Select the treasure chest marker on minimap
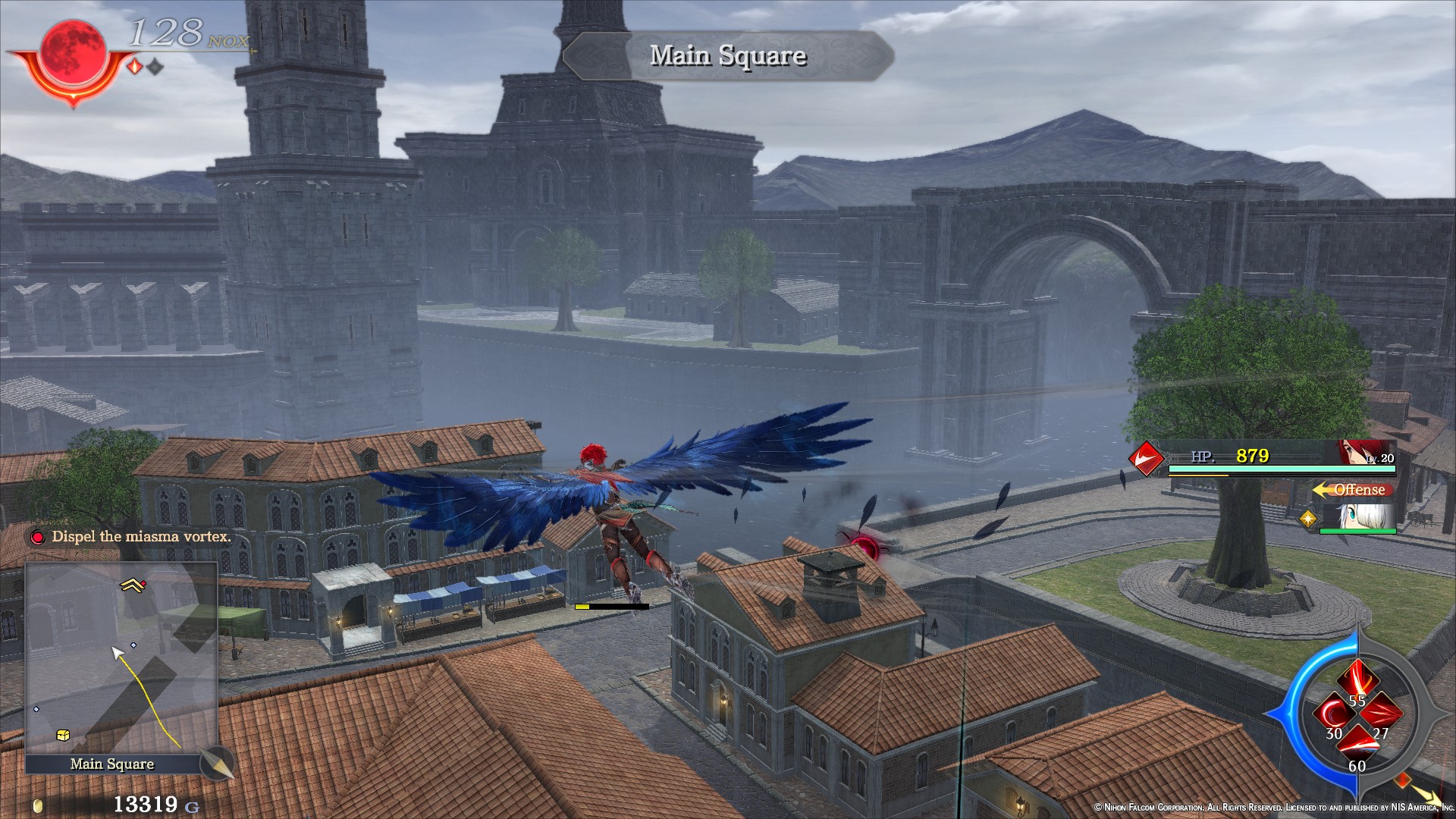The width and height of the screenshot is (1456, 819). coord(63,736)
